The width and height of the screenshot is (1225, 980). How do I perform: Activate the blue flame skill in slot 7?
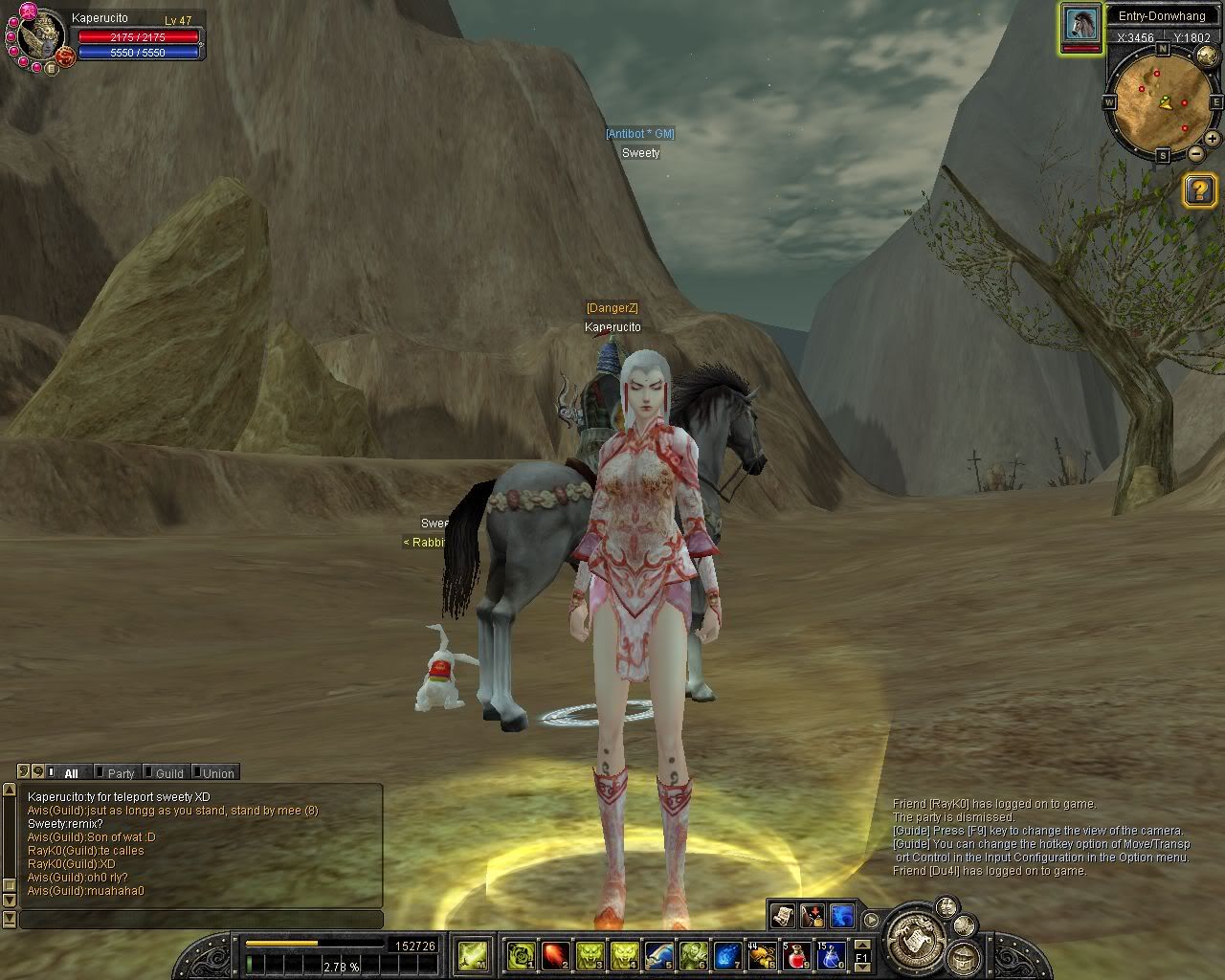pos(727,954)
